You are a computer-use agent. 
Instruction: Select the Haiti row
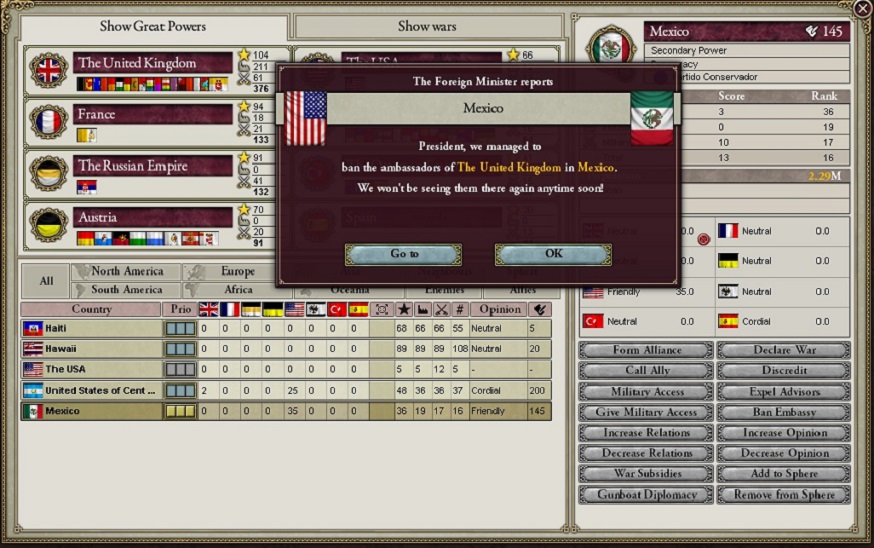90,328
